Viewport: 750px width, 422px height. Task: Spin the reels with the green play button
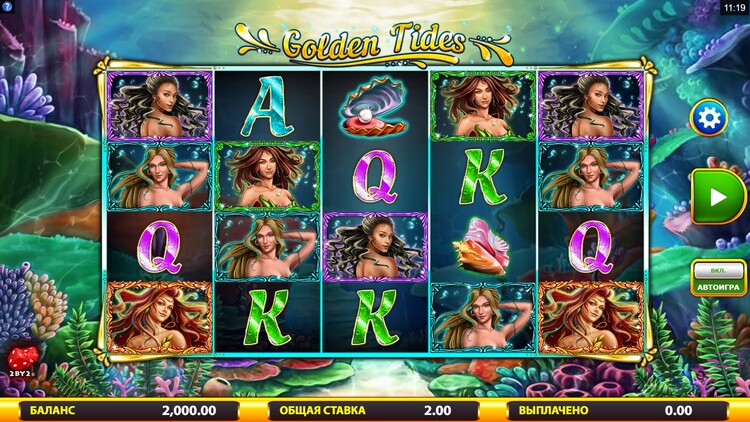718,196
